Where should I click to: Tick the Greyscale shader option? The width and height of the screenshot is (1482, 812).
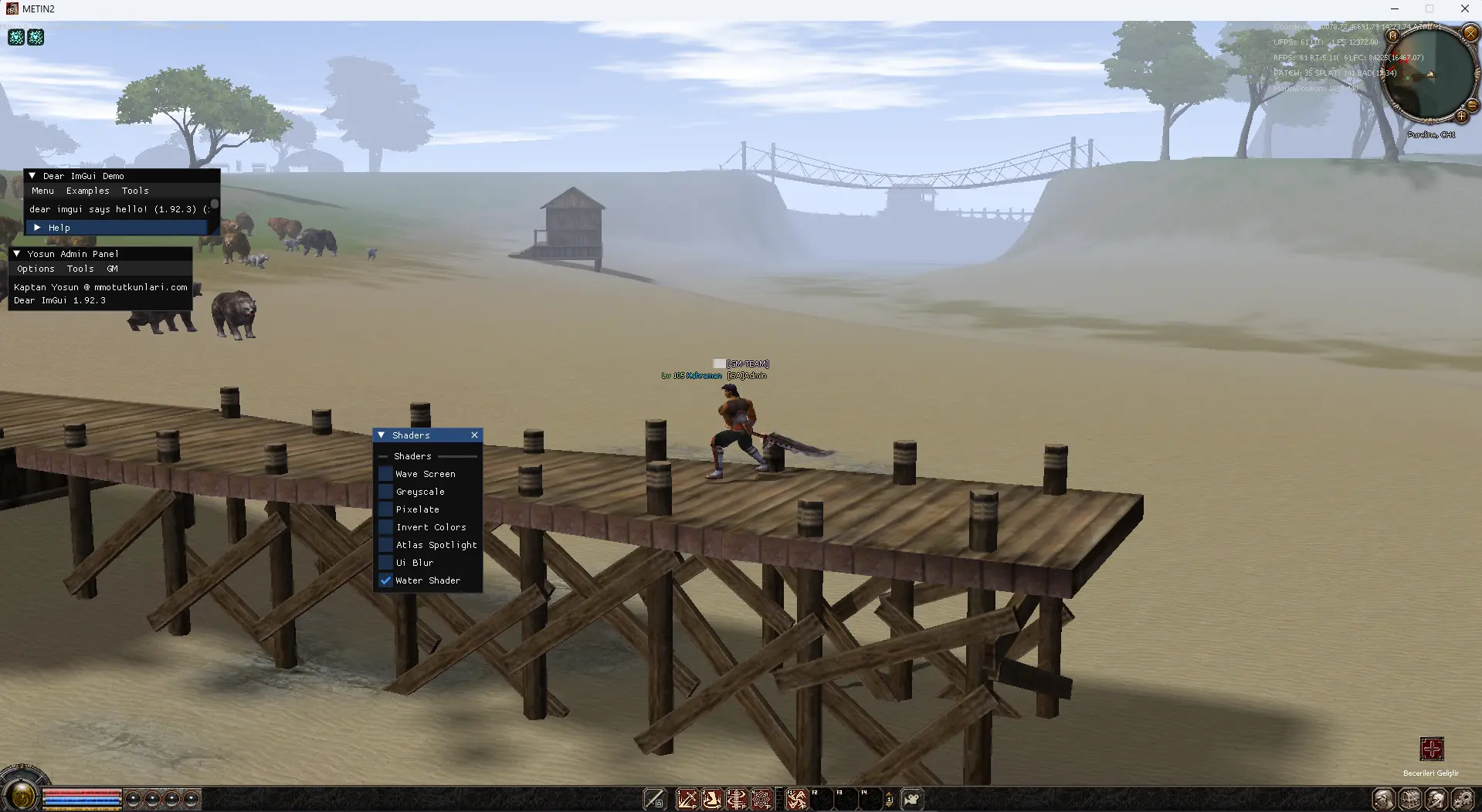(x=385, y=492)
